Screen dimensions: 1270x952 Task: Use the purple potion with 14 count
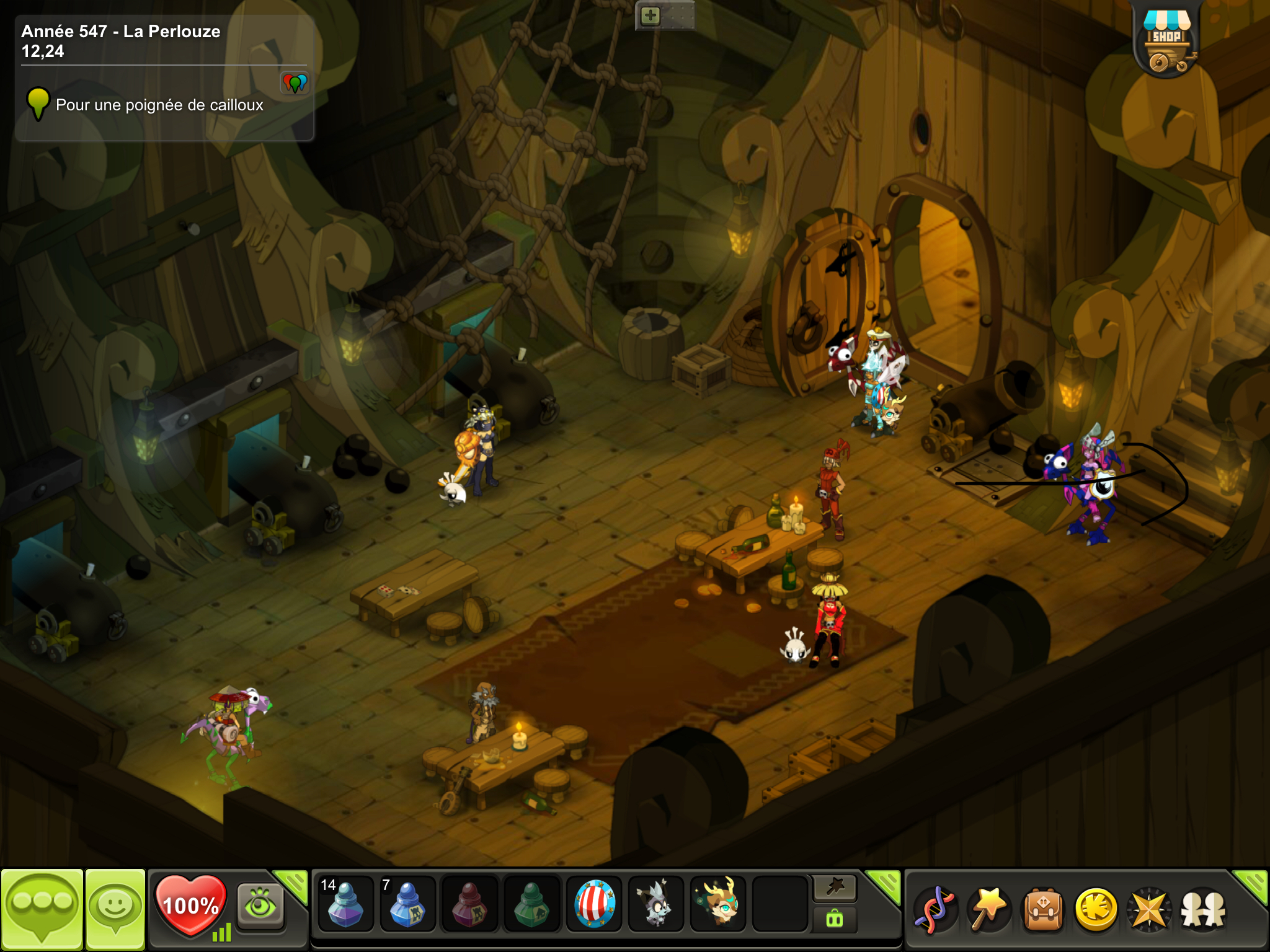(345, 904)
